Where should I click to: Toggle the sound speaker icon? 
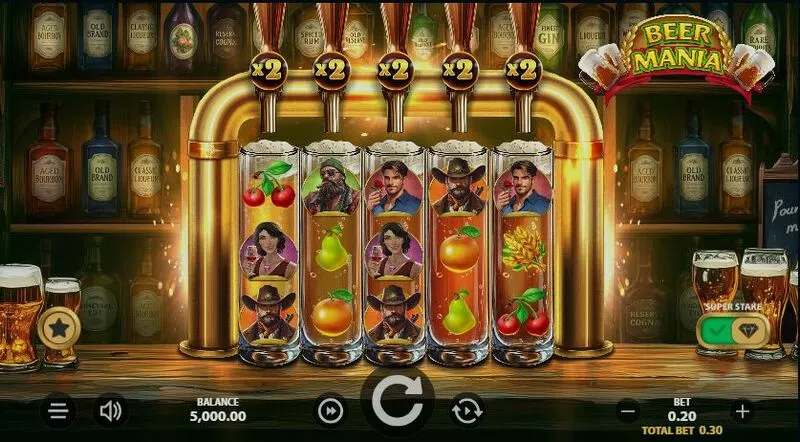tap(109, 410)
